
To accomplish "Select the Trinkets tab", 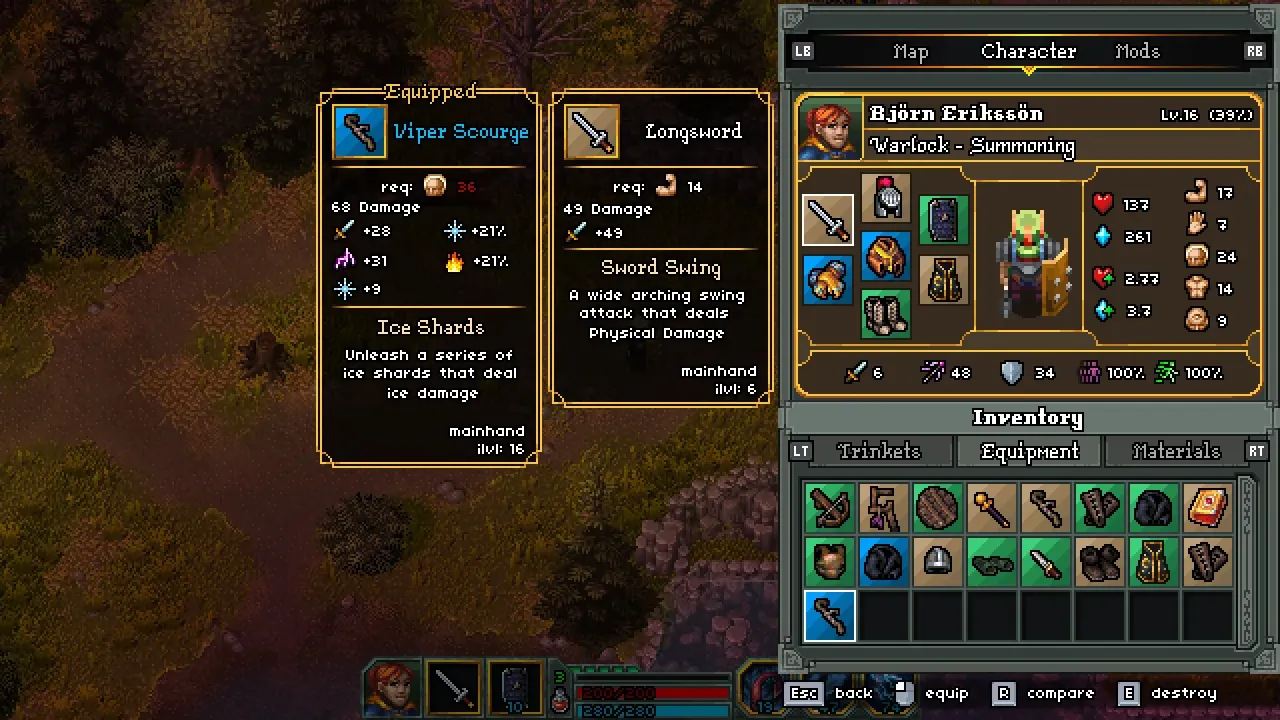I will [879, 451].
